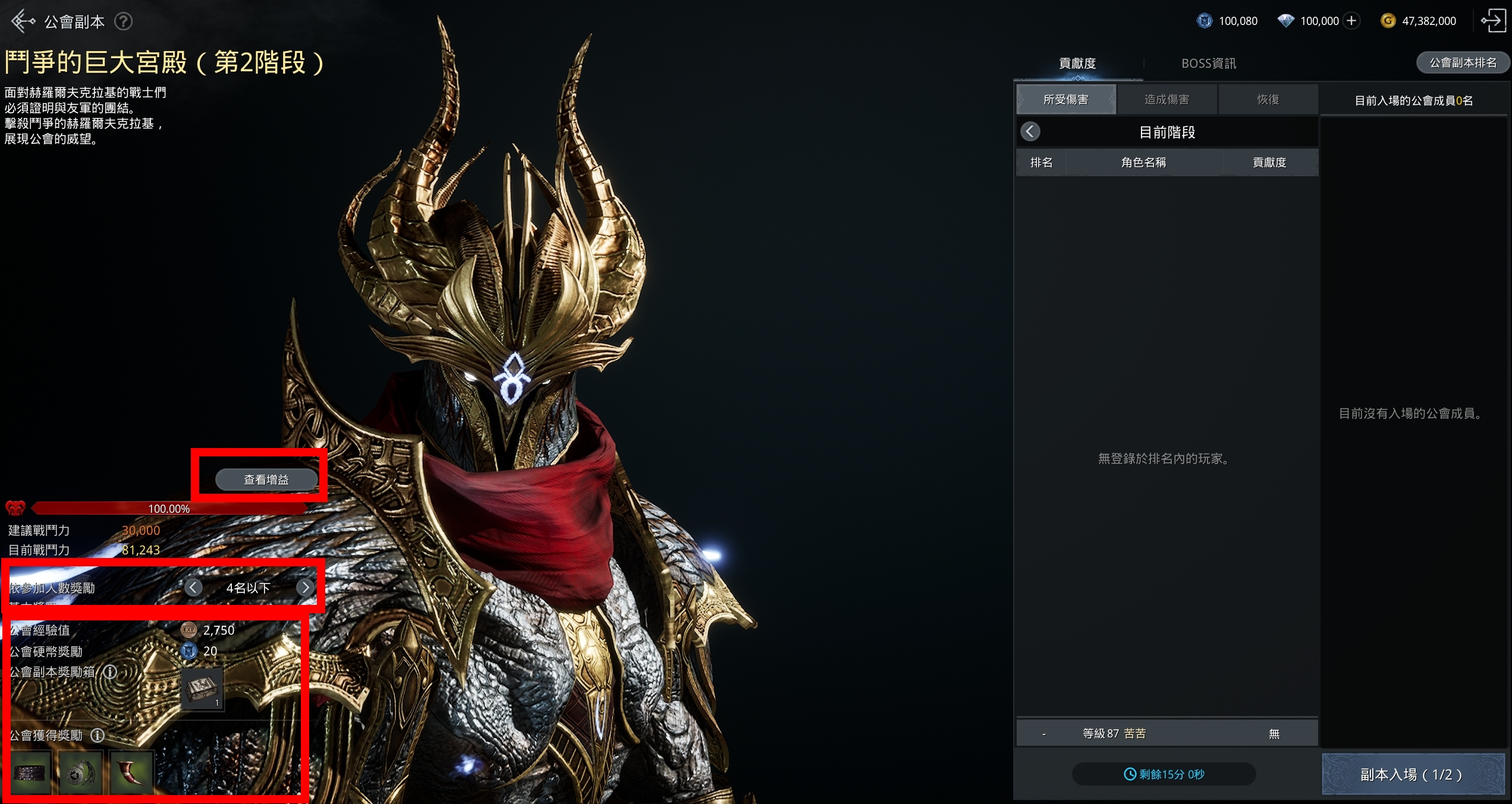Go to previous stage beside 目前階段

pos(1030,131)
